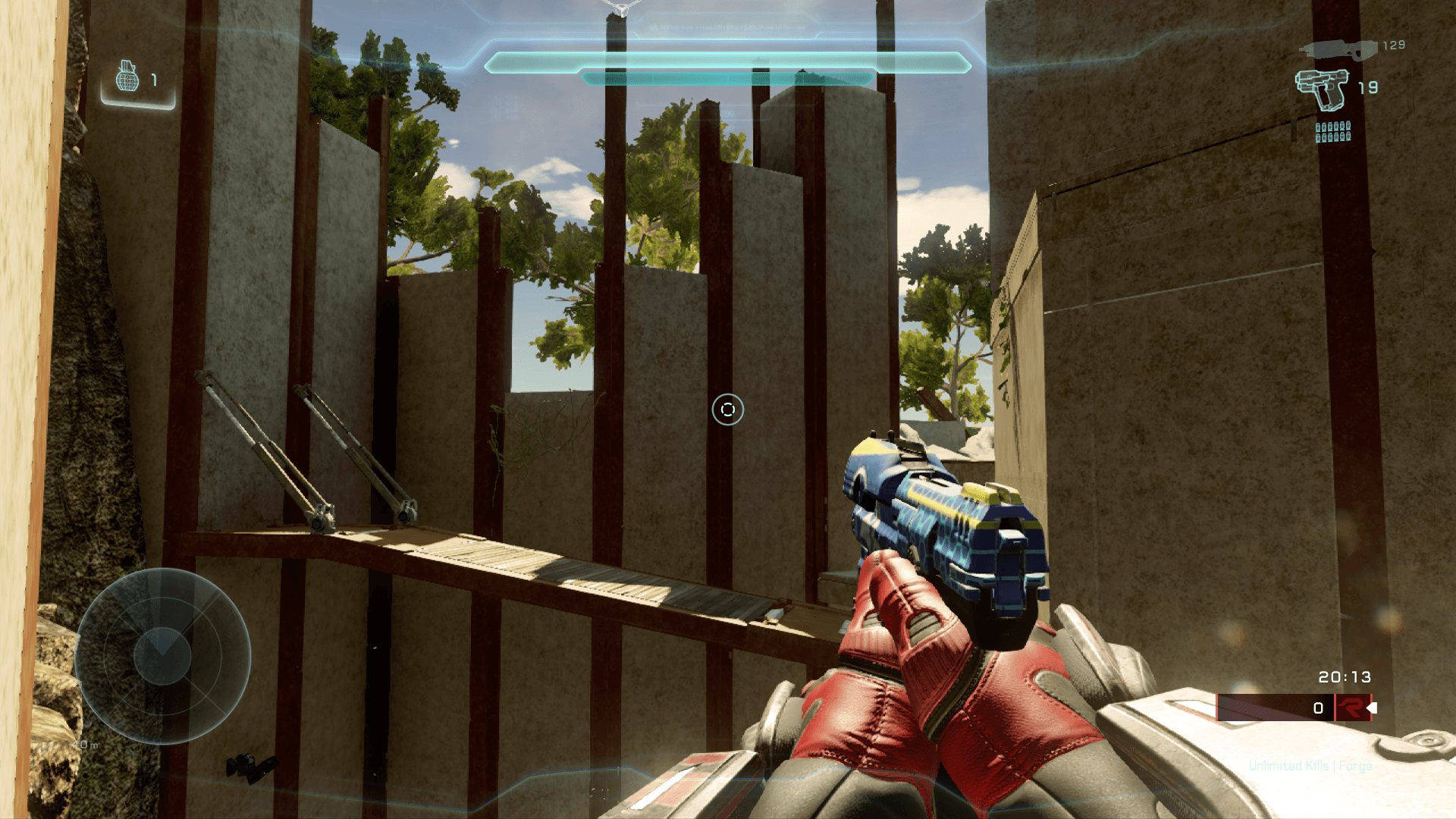Select the magnum pistol weapon icon
This screenshot has height=819, width=1456.
[1323, 89]
